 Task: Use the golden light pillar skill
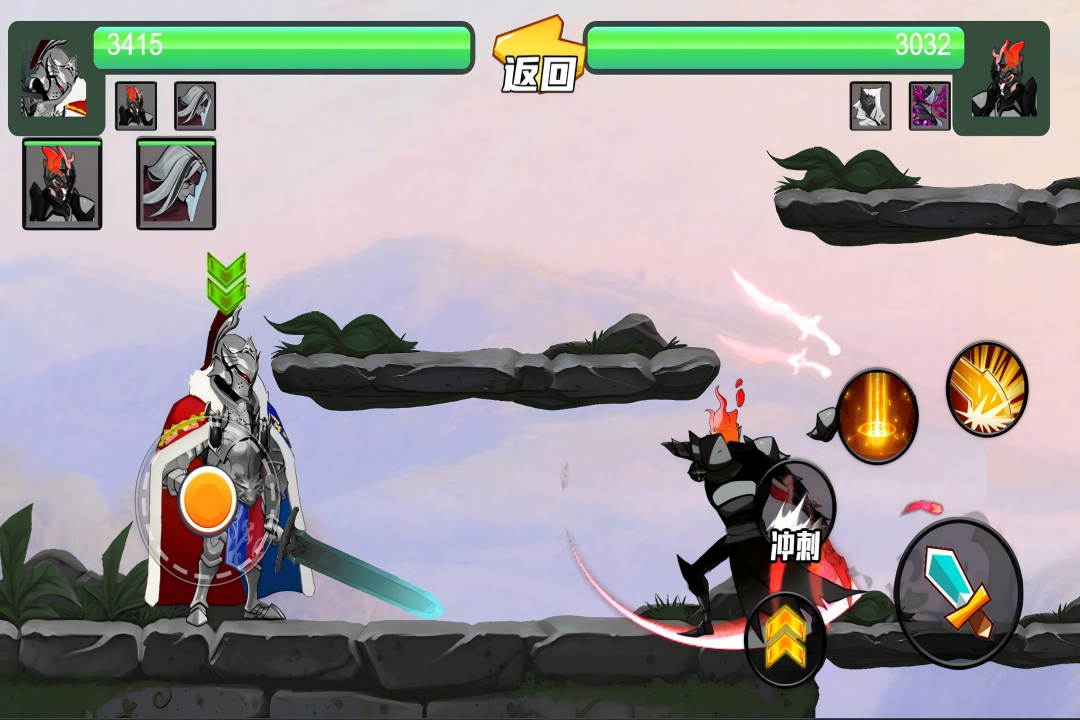pyautogui.click(x=877, y=416)
